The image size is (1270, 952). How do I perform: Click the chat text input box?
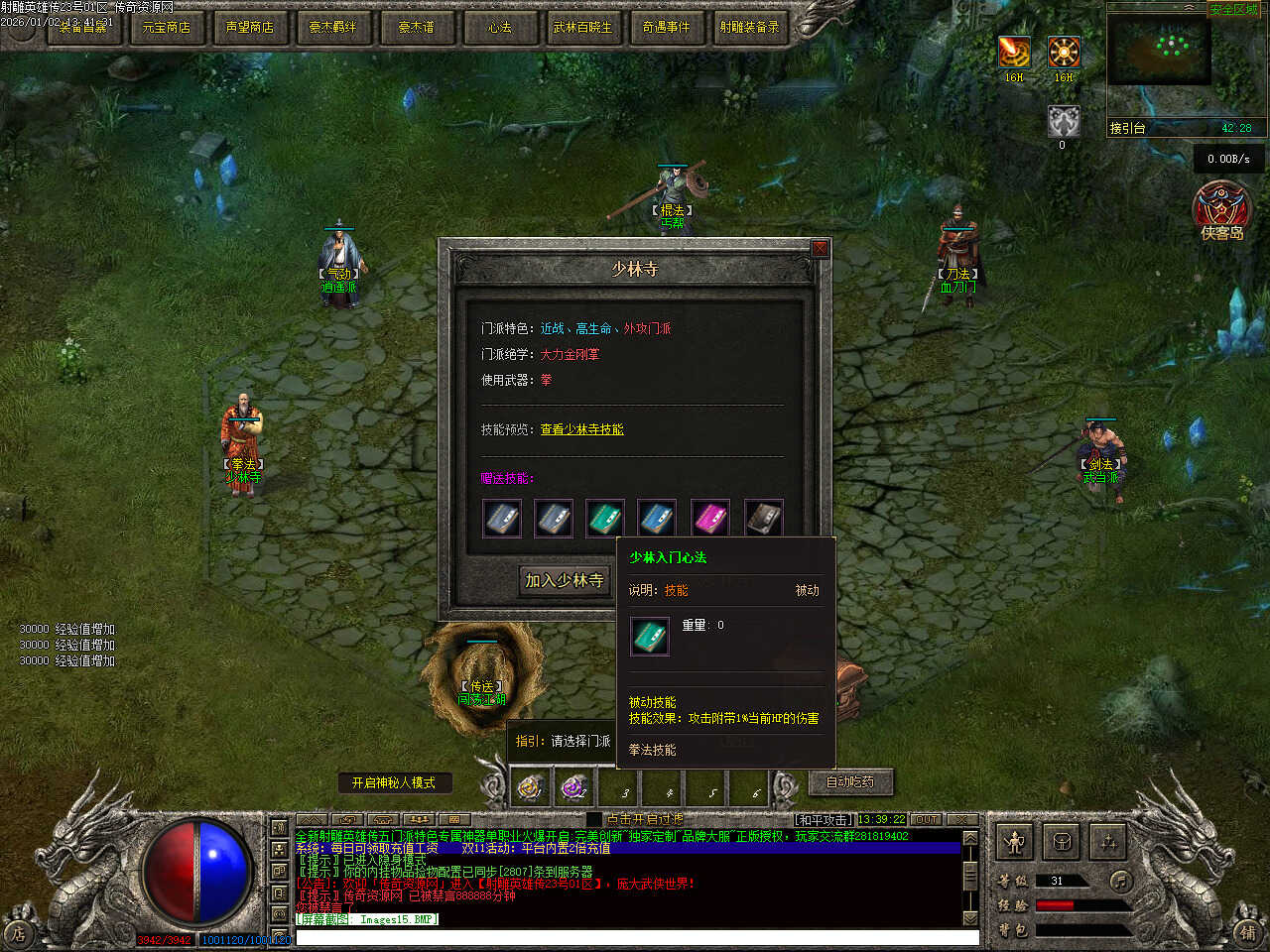[x=635, y=937]
